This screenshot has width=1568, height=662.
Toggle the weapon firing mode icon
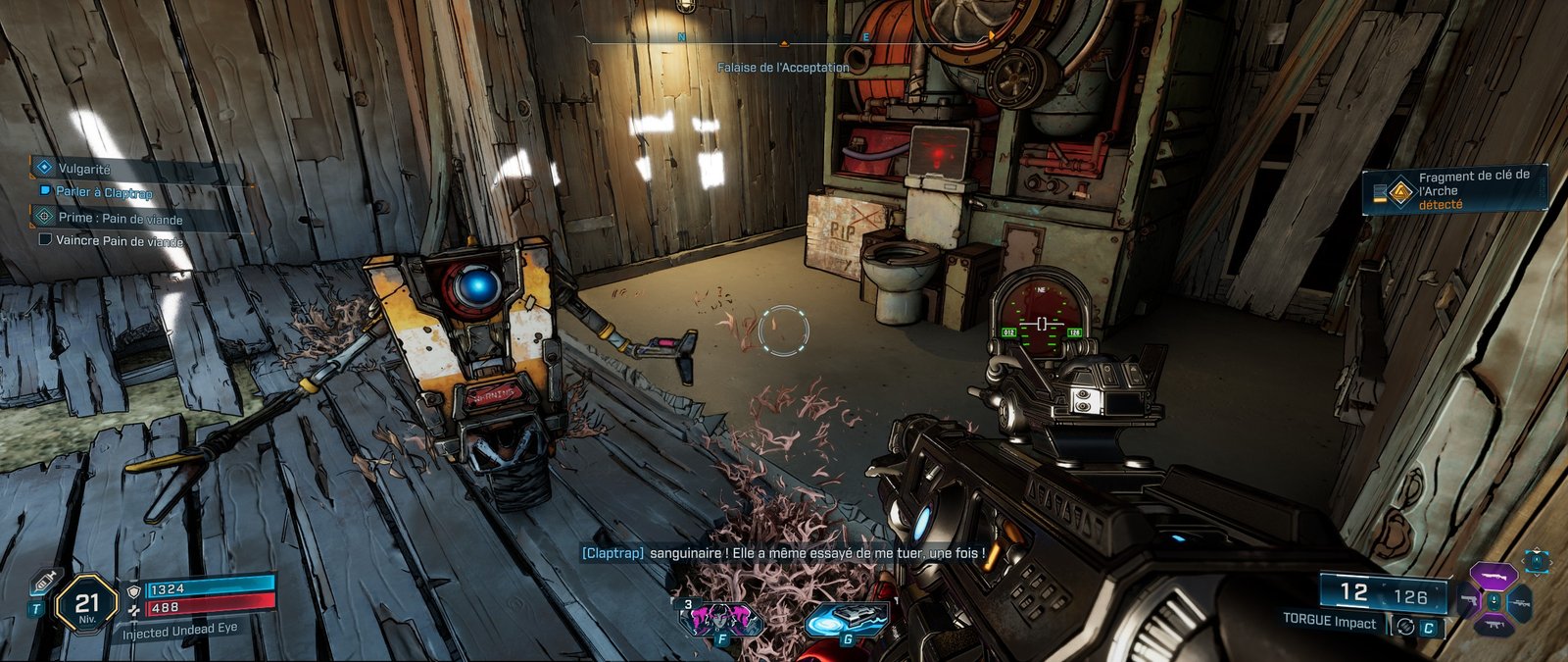point(1405,627)
